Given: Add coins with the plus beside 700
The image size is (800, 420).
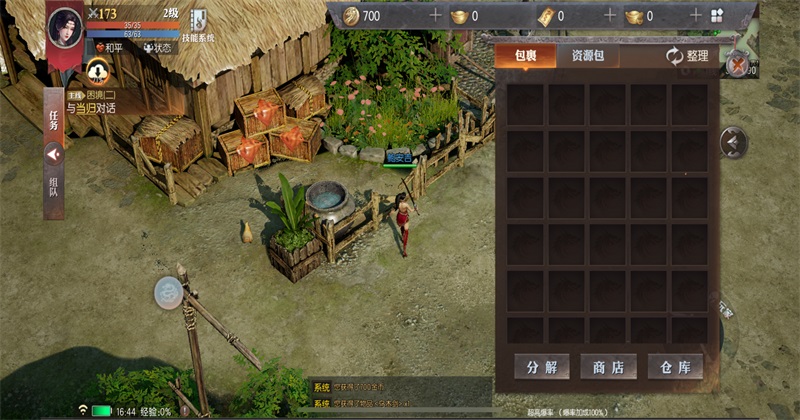Looking at the screenshot, I should pos(435,16).
